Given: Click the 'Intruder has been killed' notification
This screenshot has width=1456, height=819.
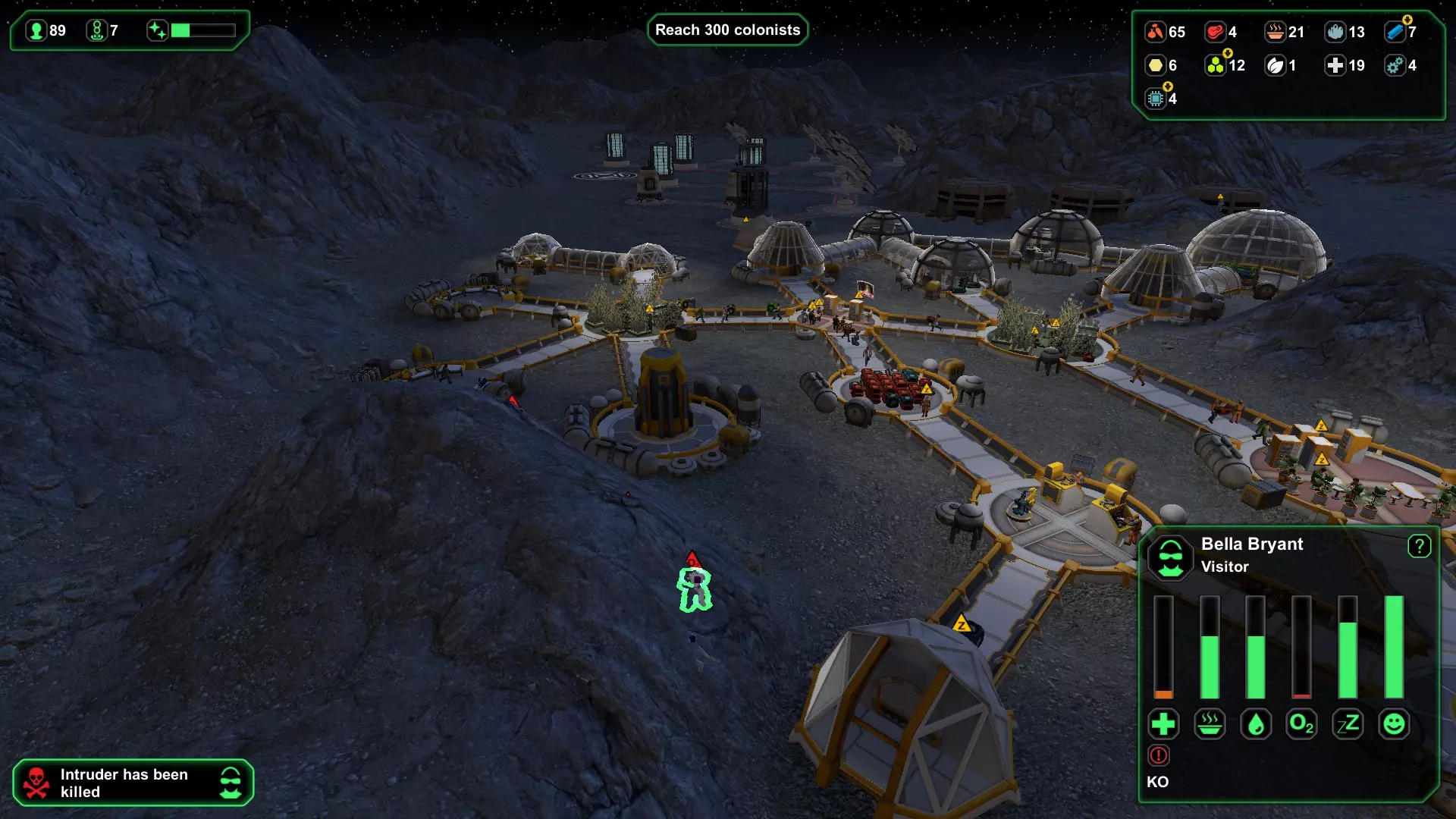Looking at the screenshot, I should point(133,783).
